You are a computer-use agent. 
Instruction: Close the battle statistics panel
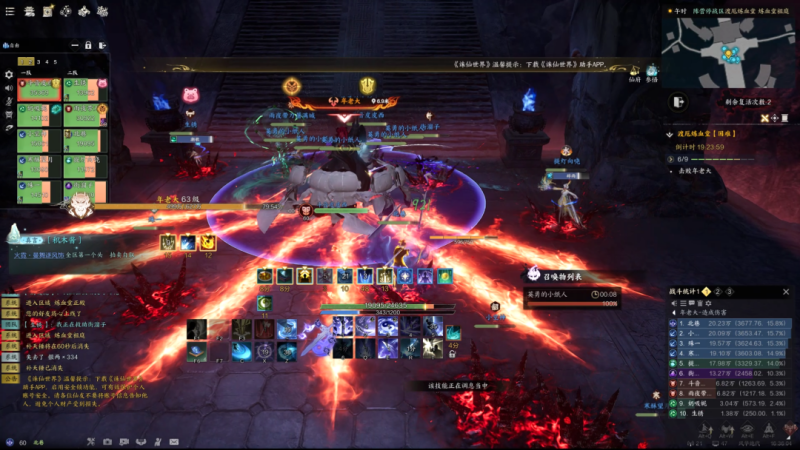click(785, 291)
